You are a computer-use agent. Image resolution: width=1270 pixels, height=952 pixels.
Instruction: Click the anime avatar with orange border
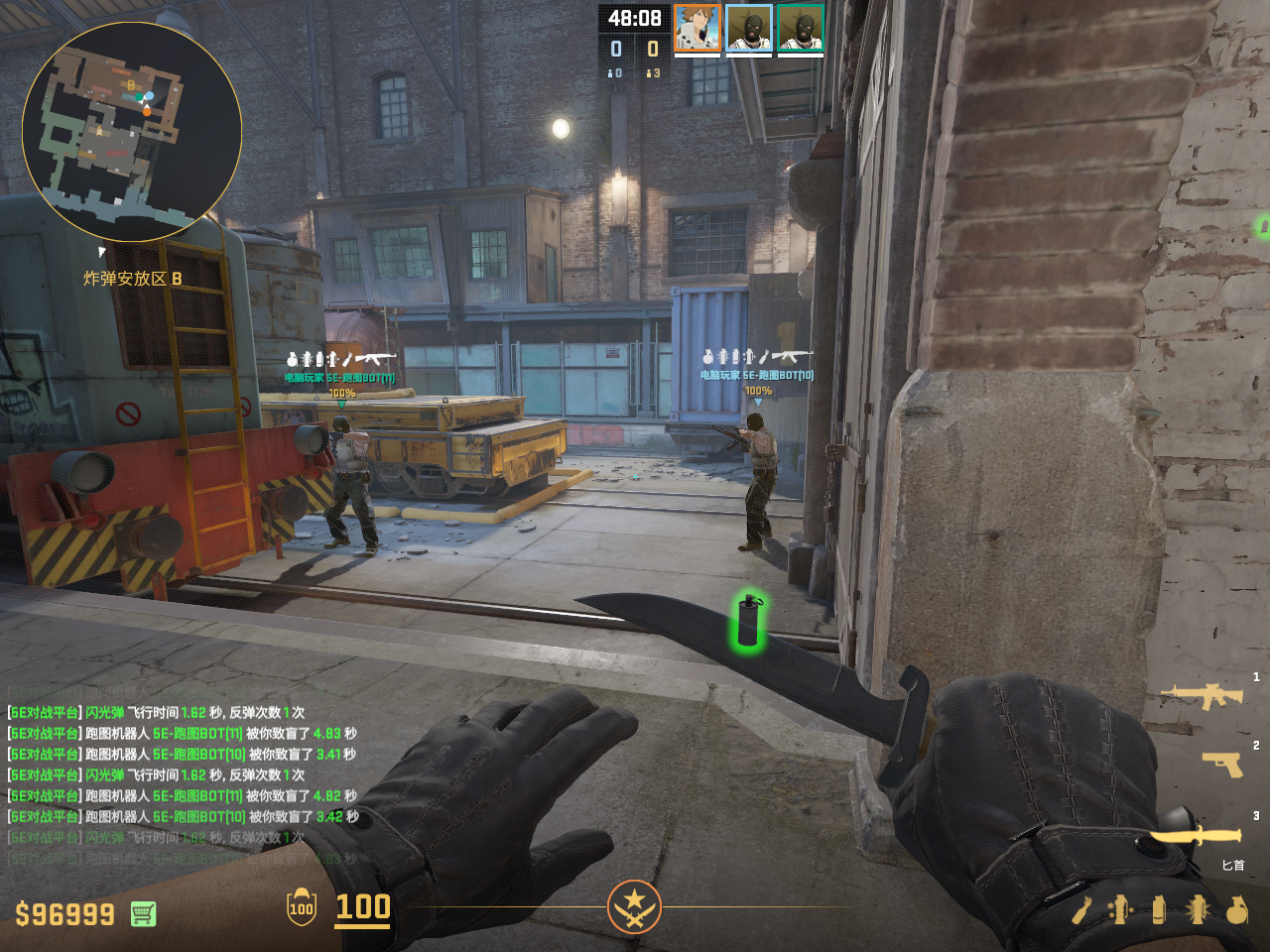pos(698,28)
